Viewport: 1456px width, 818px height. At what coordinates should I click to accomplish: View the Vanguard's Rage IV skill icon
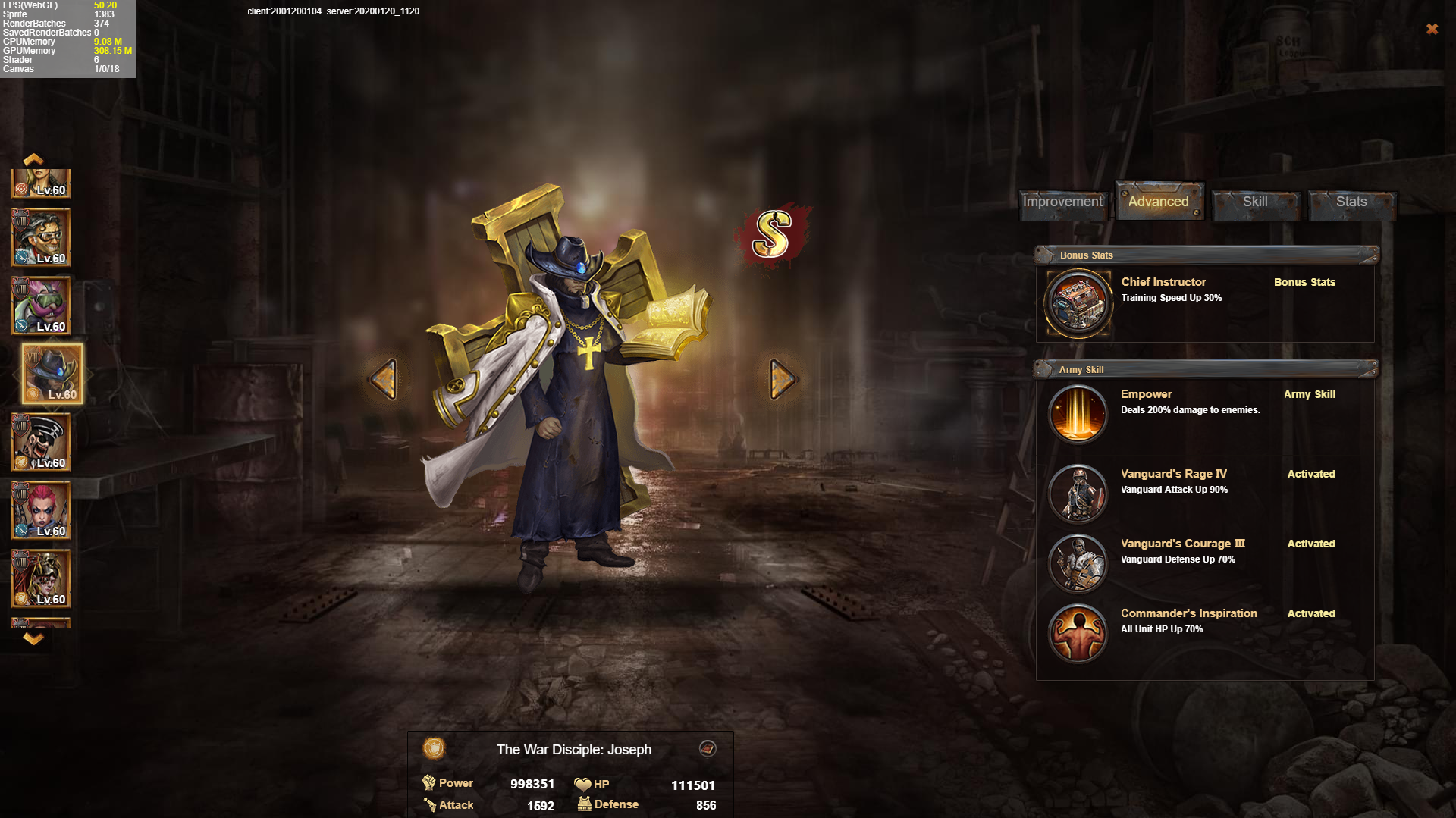(x=1078, y=494)
